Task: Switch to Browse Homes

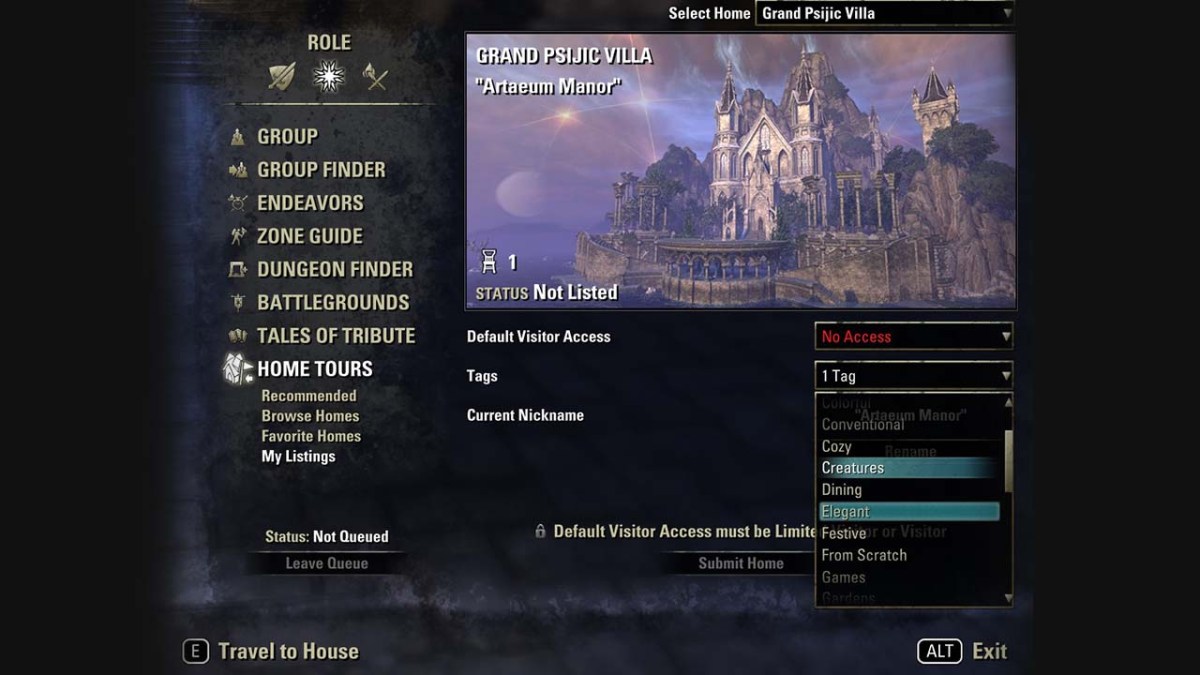Action: click(310, 416)
